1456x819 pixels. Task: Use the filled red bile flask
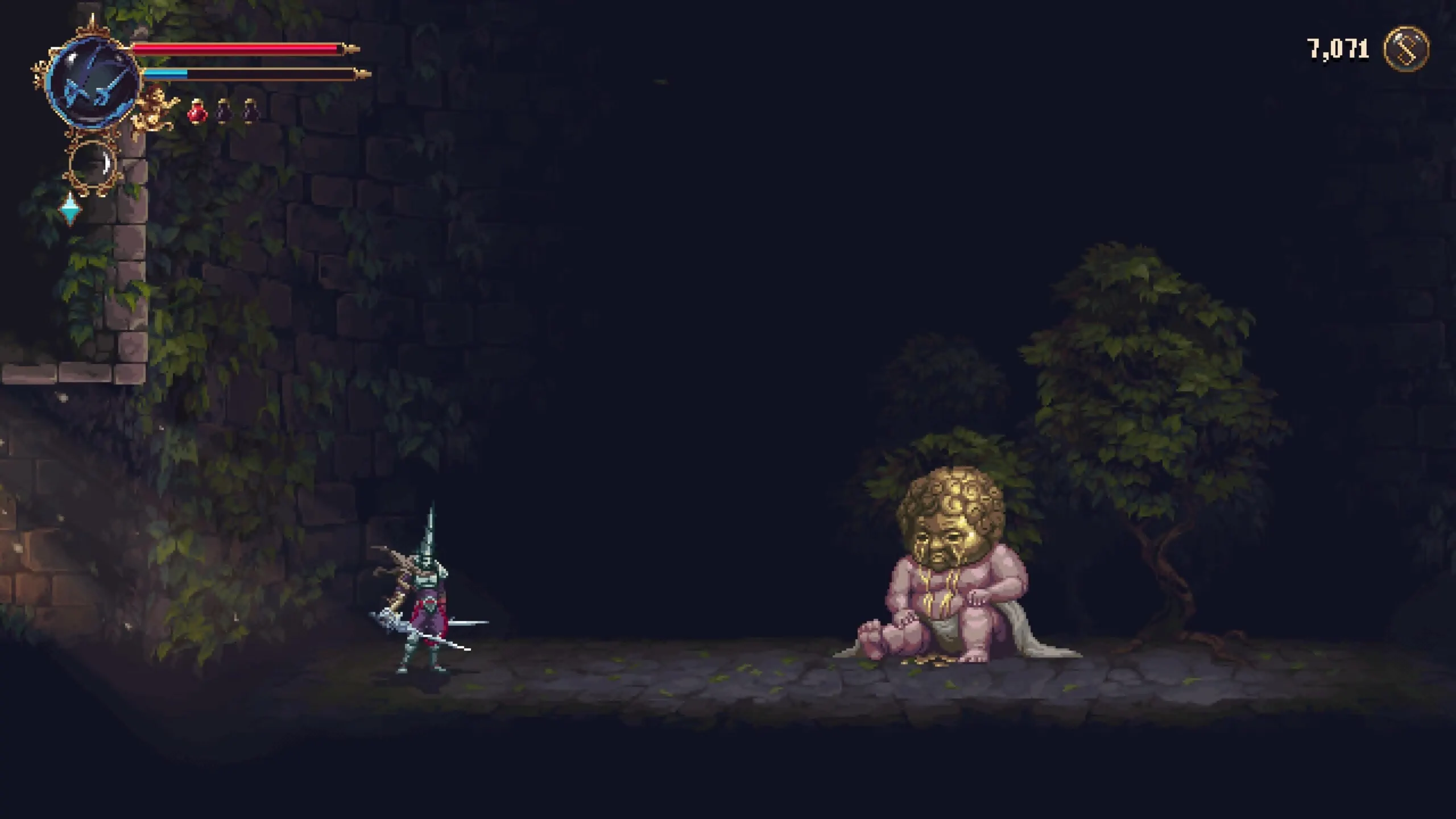pos(197,110)
